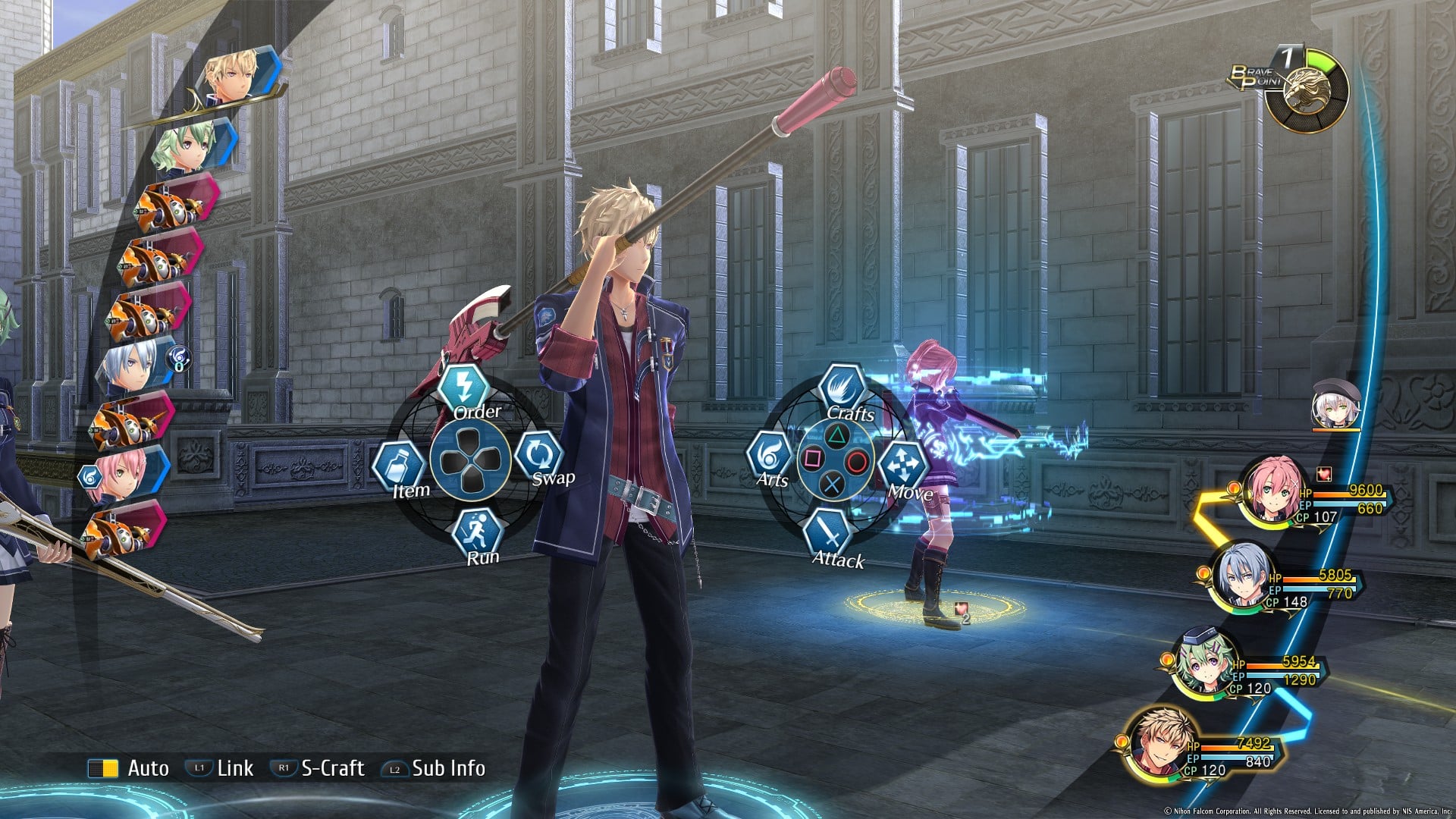Open the Item command

397,465
